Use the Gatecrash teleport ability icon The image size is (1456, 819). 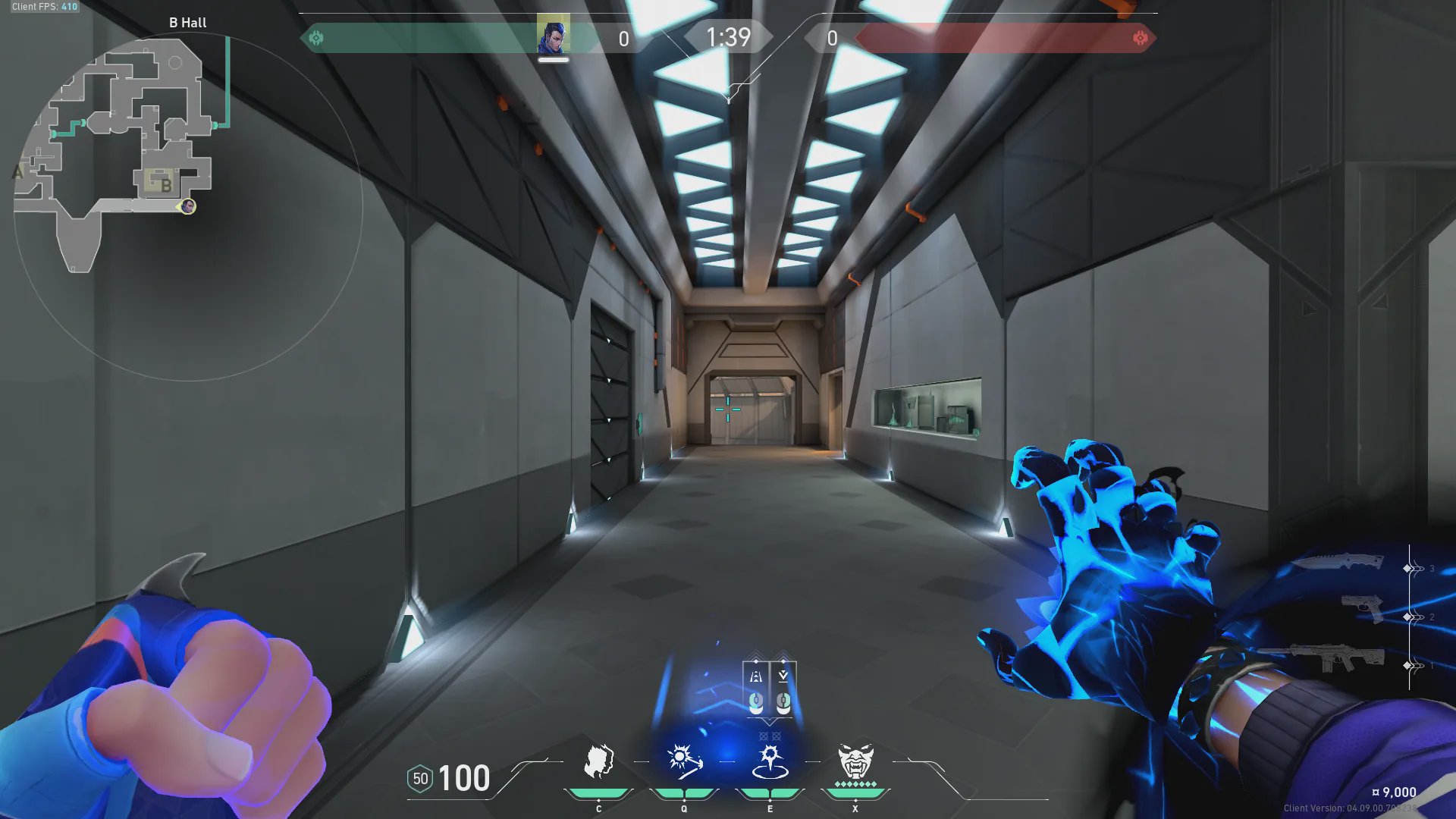(x=770, y=762)
